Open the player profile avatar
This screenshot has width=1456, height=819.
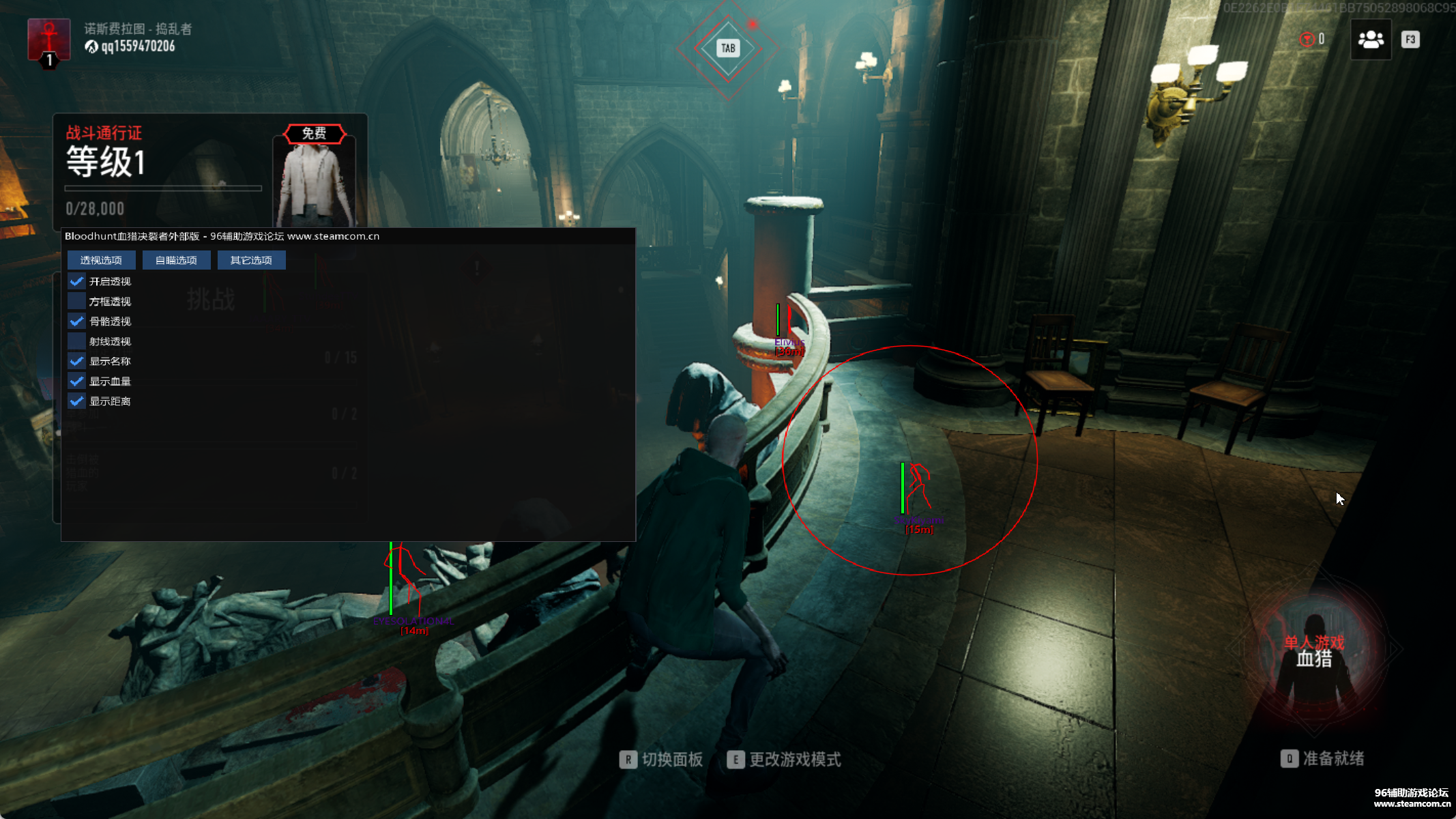click(48, 40)
